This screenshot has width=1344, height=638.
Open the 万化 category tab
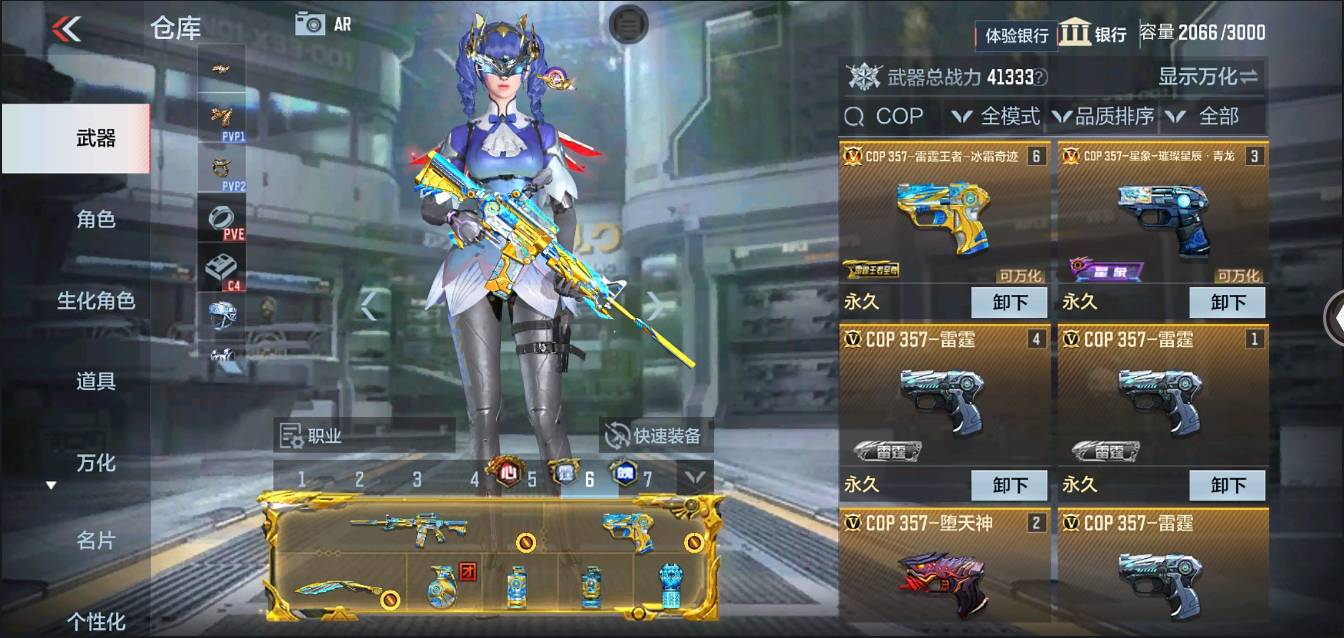tap(96, 462)
